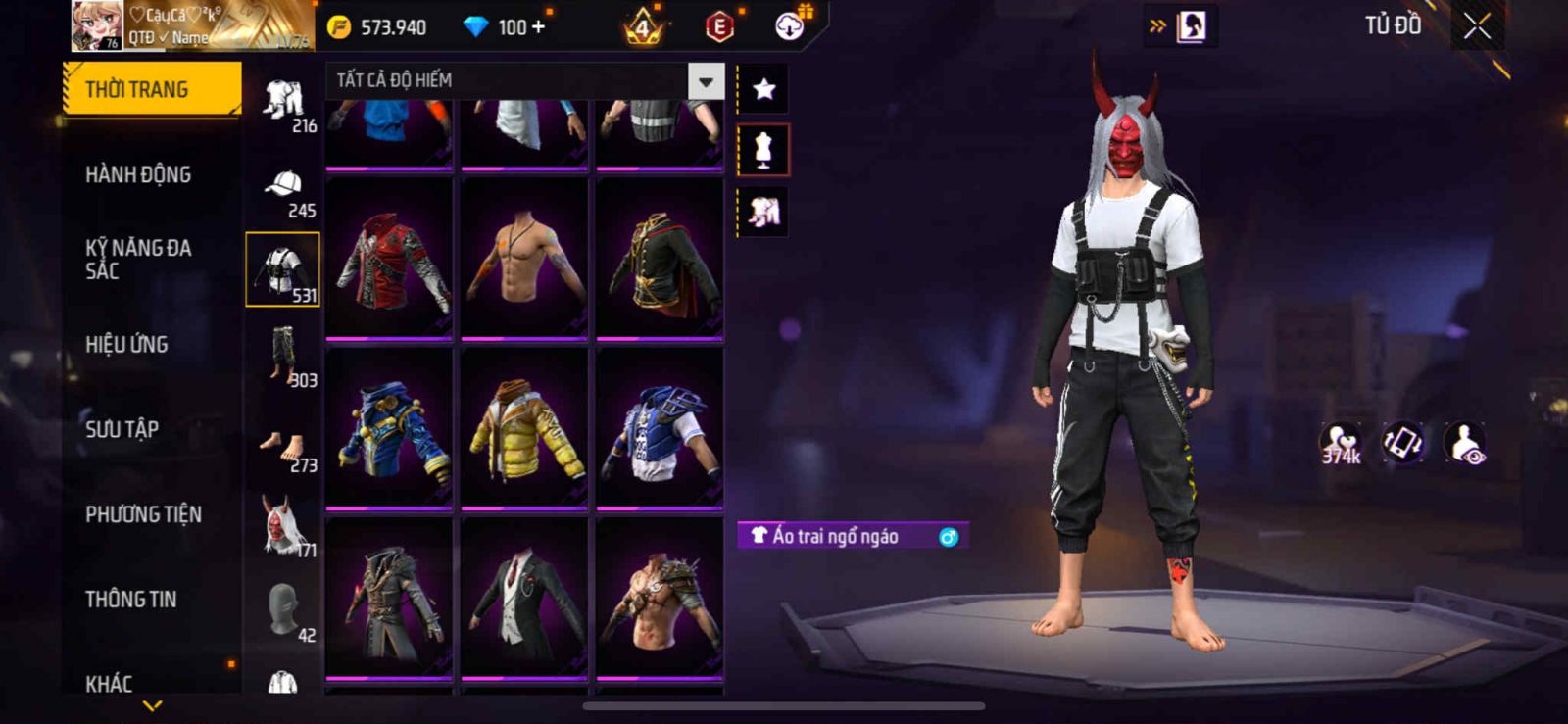The image size is (1568, 724).
Task: Choose the red hooded jacket
Action: click(389, 260)
